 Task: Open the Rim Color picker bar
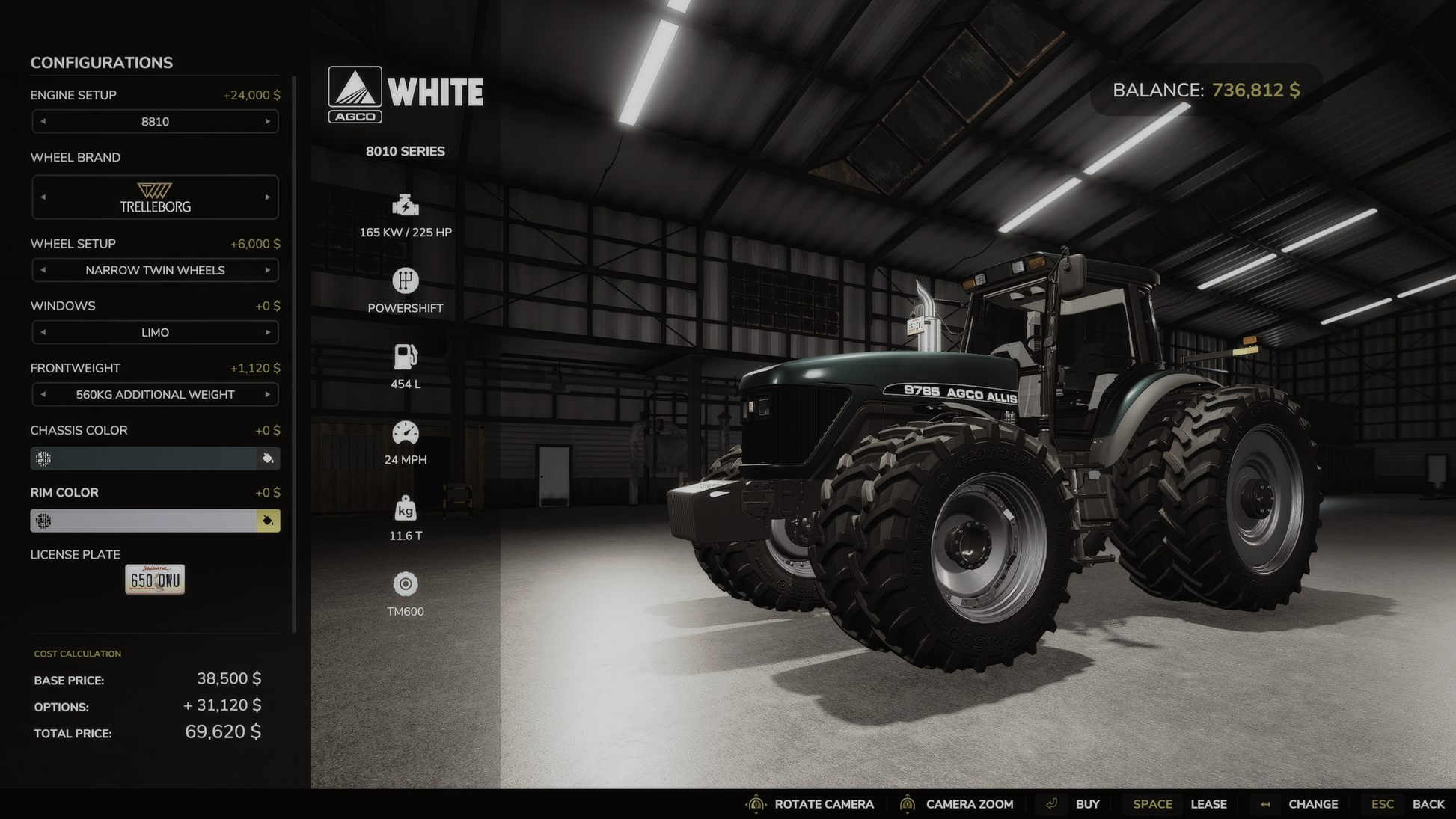pos(144,521)
